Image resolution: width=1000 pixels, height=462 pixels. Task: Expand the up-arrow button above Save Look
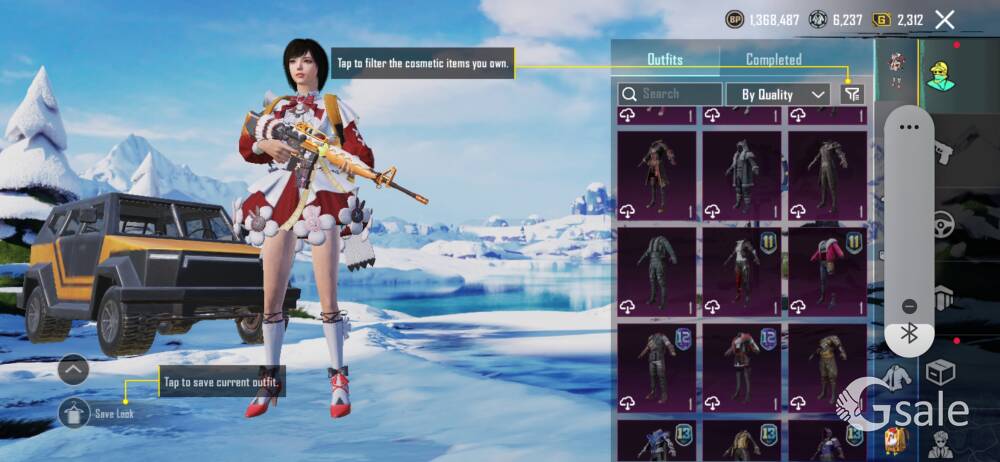coord(74,370)
